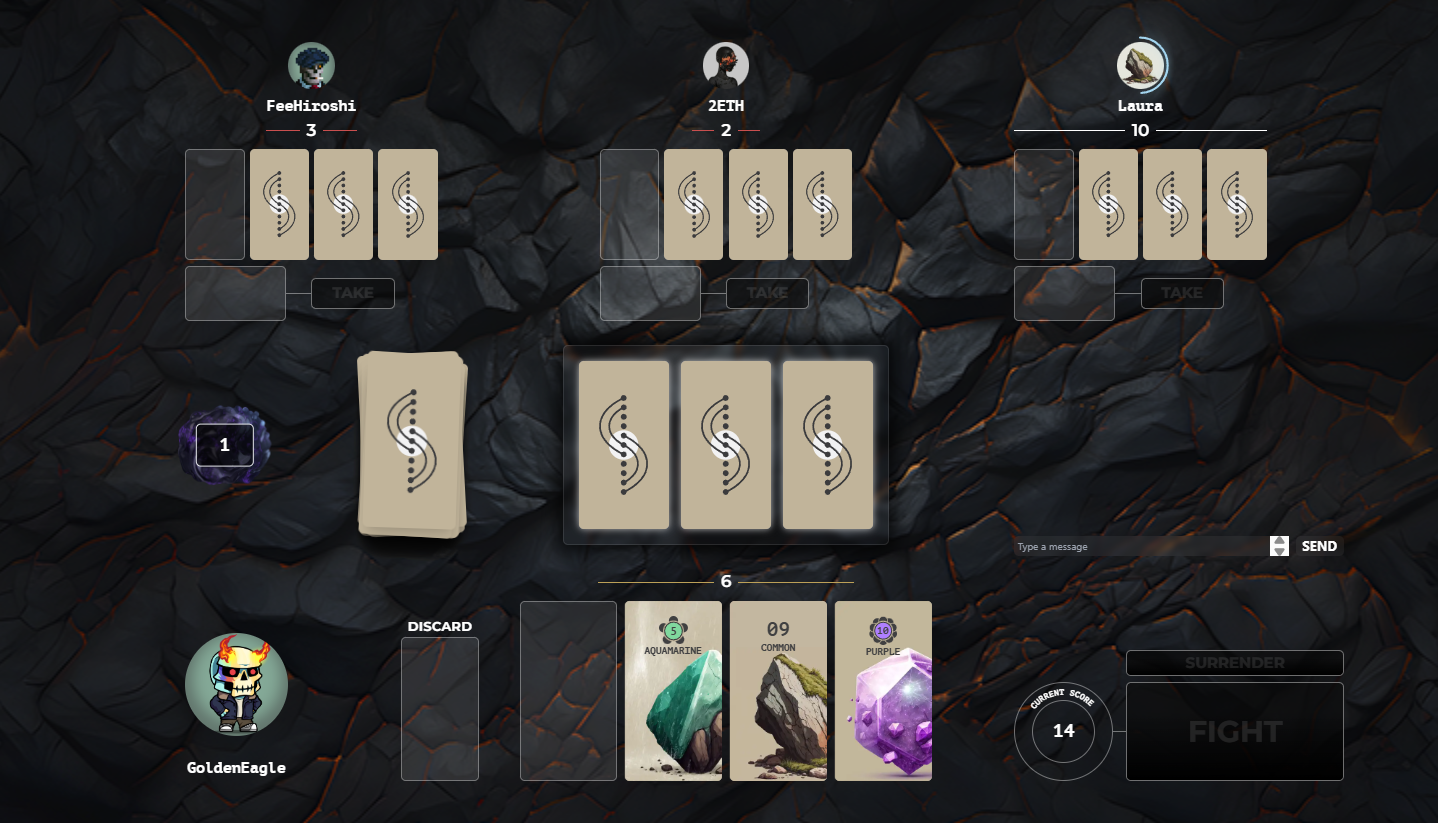Take from Laura's pile
The width and height of the screenshot is (1438, 823).
[1182, 293]
